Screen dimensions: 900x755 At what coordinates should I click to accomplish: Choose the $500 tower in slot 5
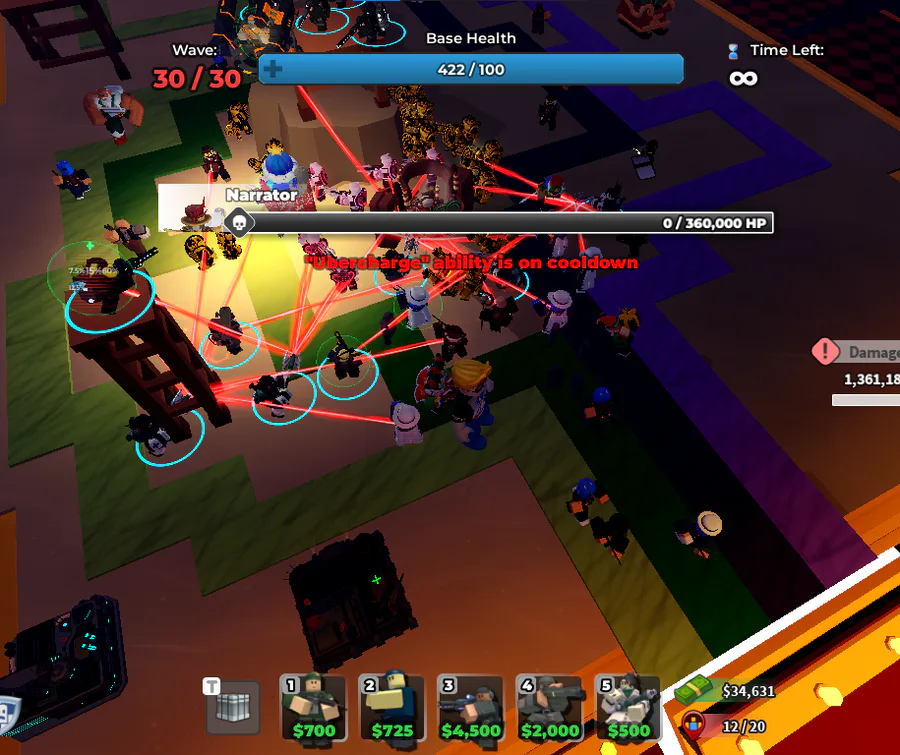pos(627,708)
